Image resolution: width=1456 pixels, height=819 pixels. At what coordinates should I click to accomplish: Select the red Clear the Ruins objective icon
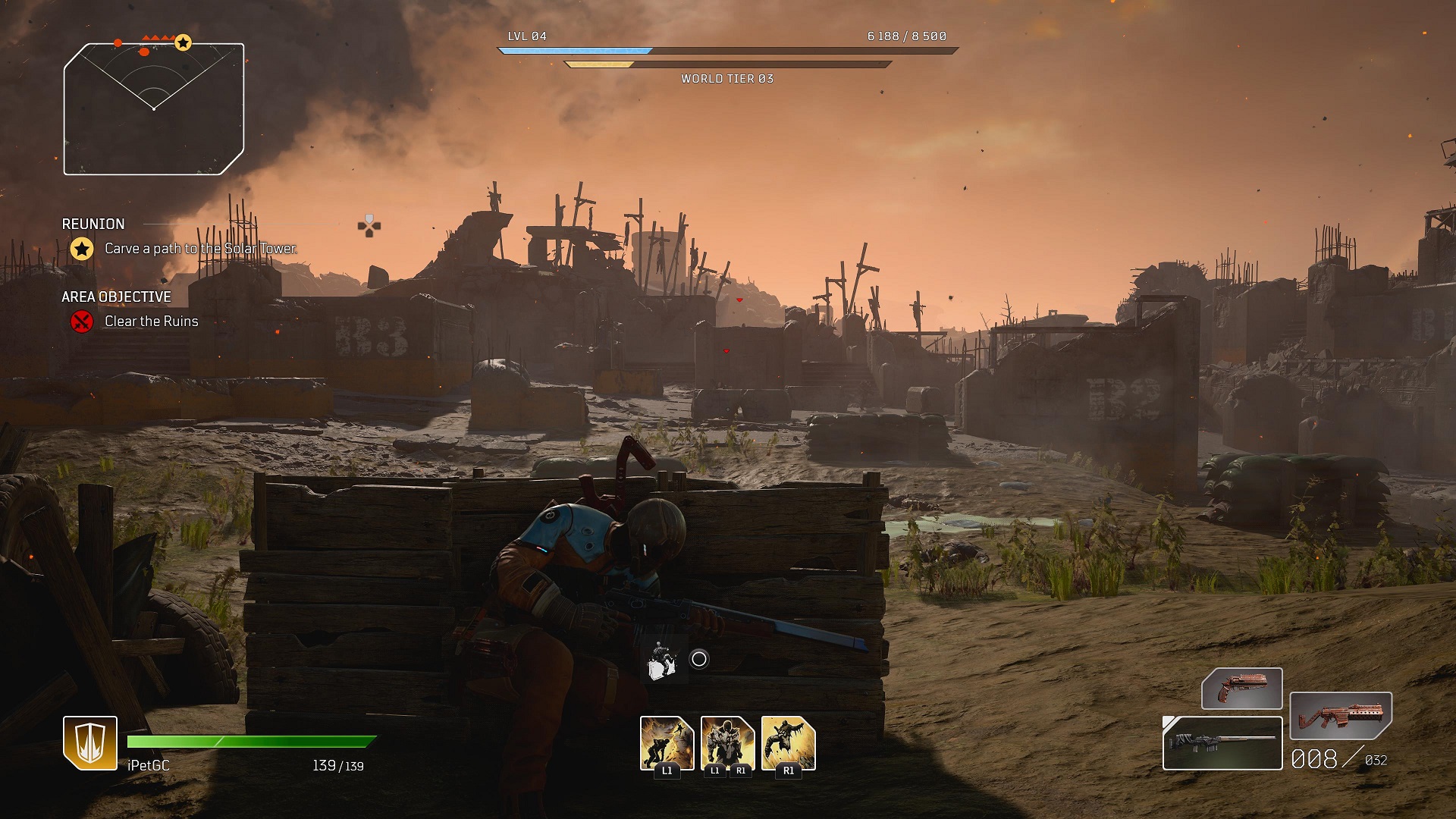pos(82,322)
